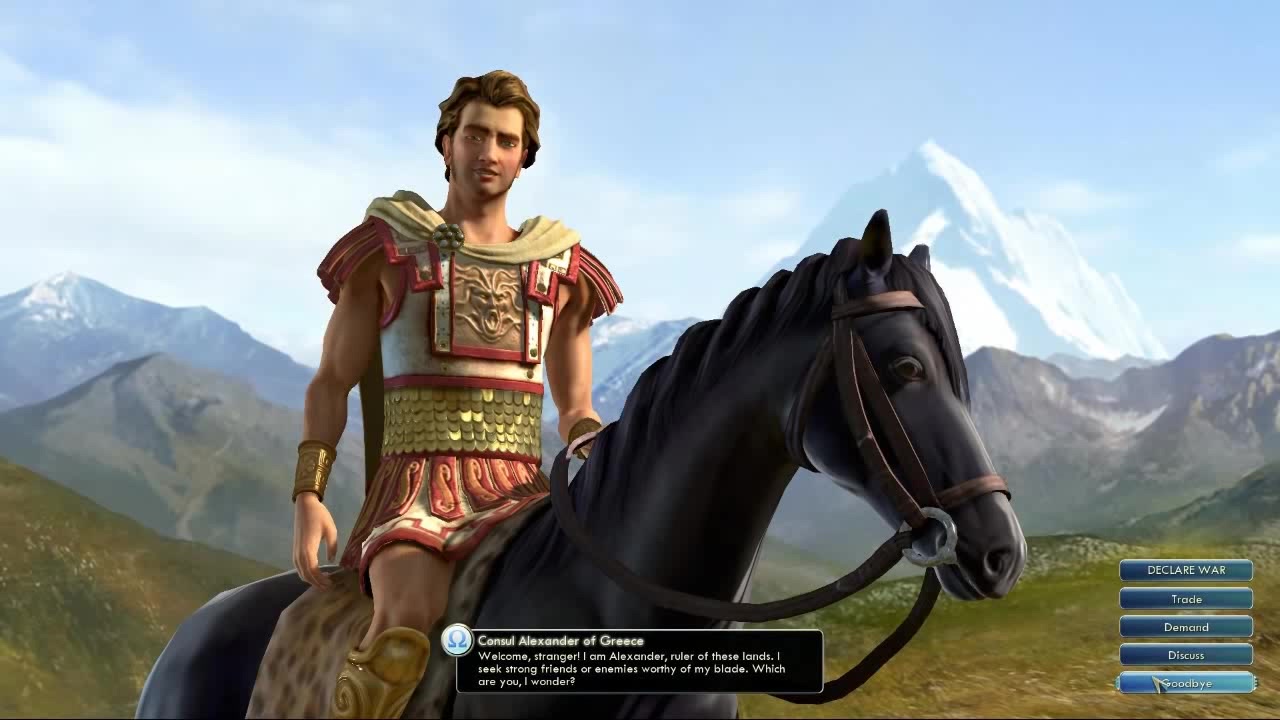The width and height of the screenshot is (1280, 720).
Task: Make a demand of Alexander
Action: 1186,627
